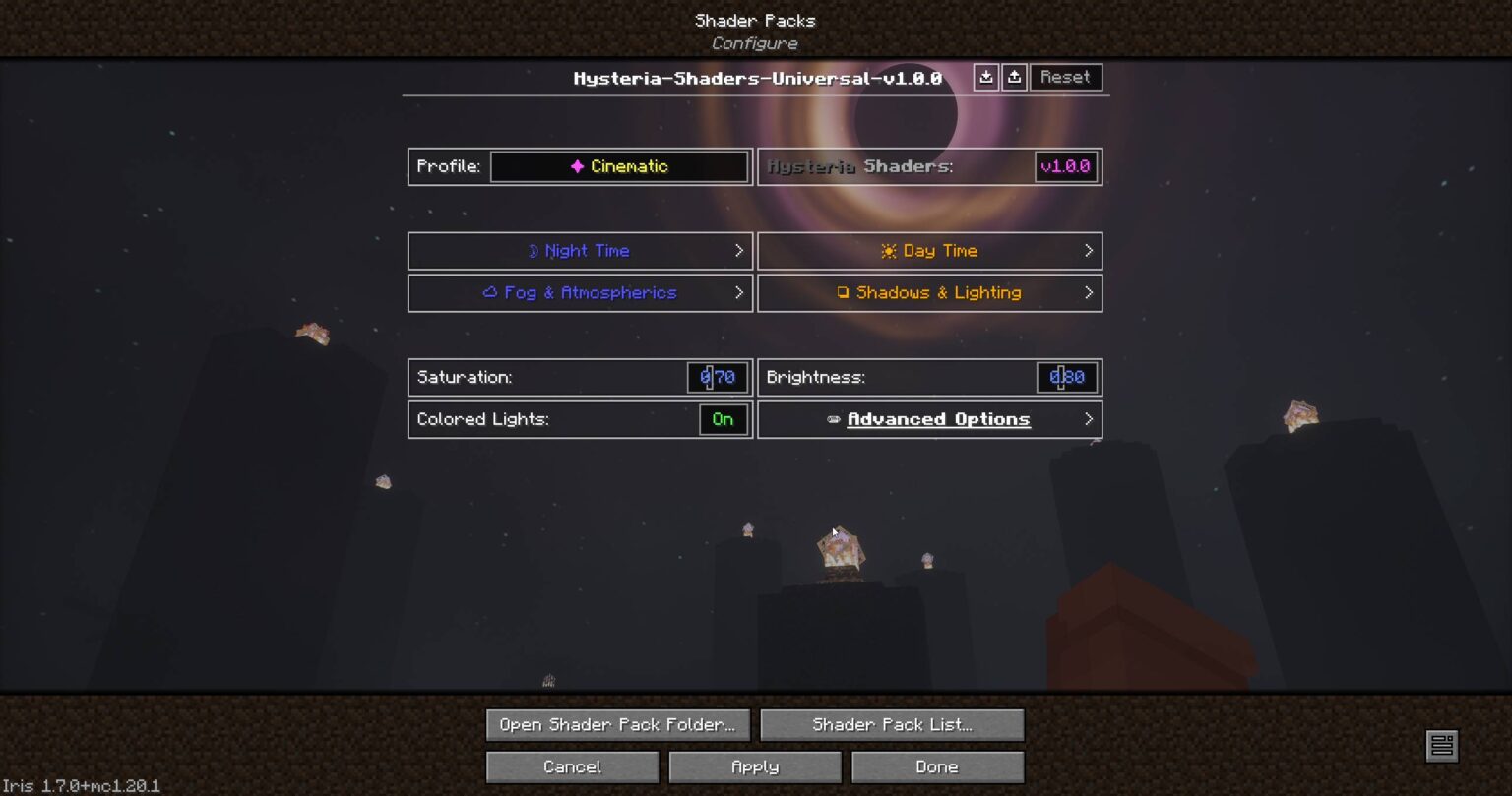Reset the shader configuration
Image resolution: width=1512 pixels, height=796 pixels.
point(1066,77)
